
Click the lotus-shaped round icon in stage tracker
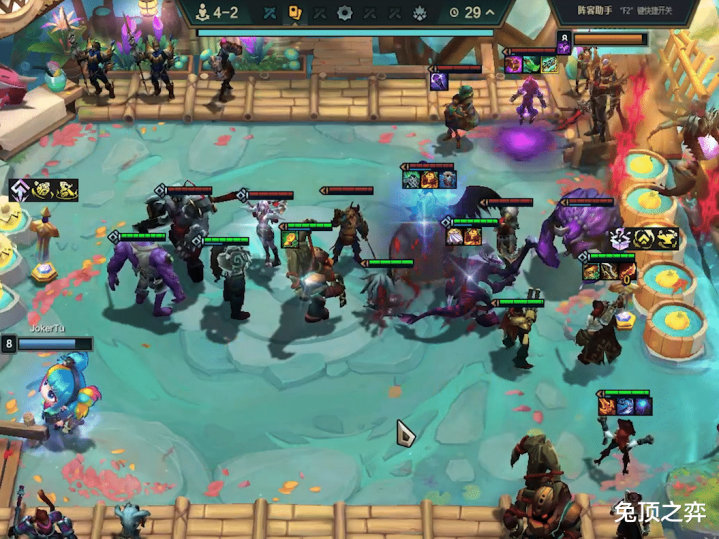pyautogui.click(x=420, y=13)
